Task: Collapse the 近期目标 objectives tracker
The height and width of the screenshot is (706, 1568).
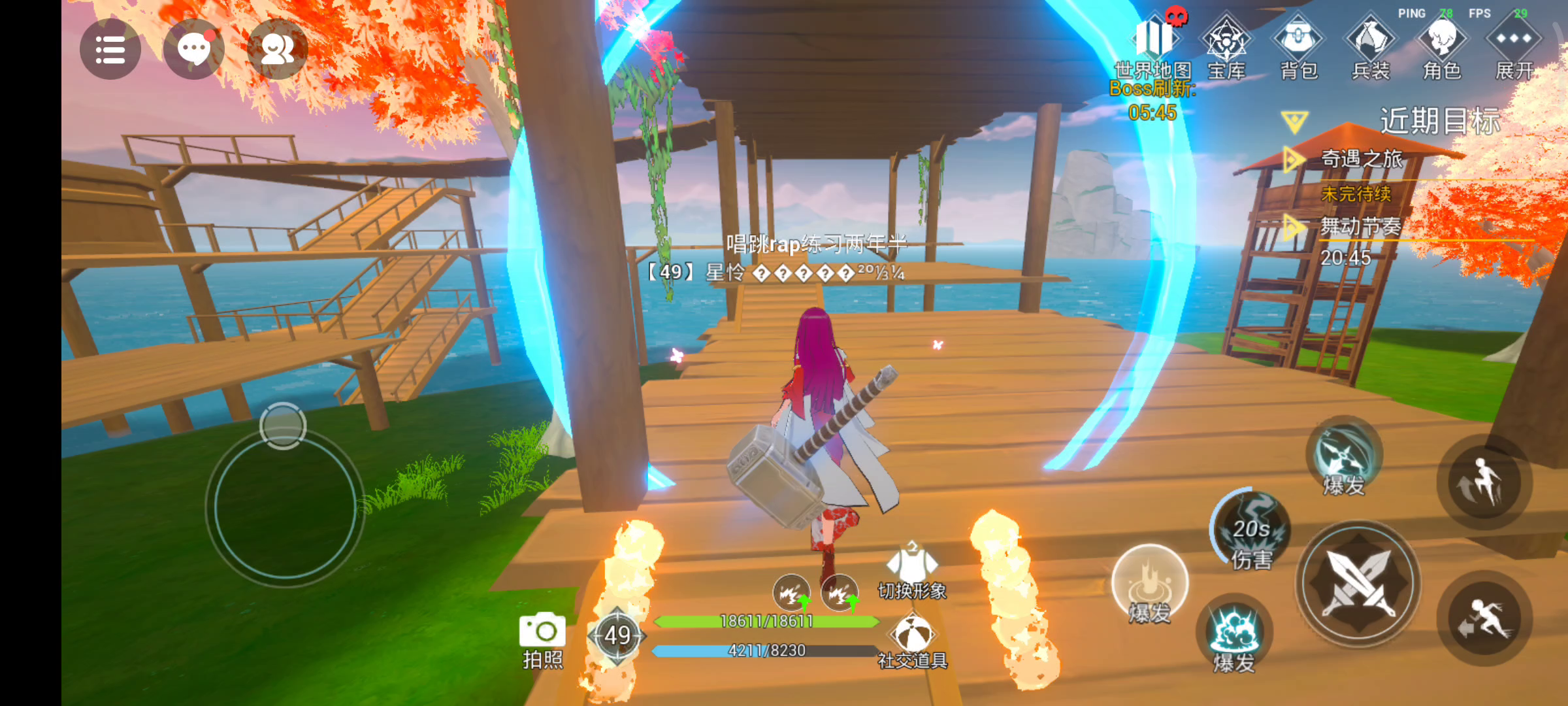Action: click(x=1295, y=122)
